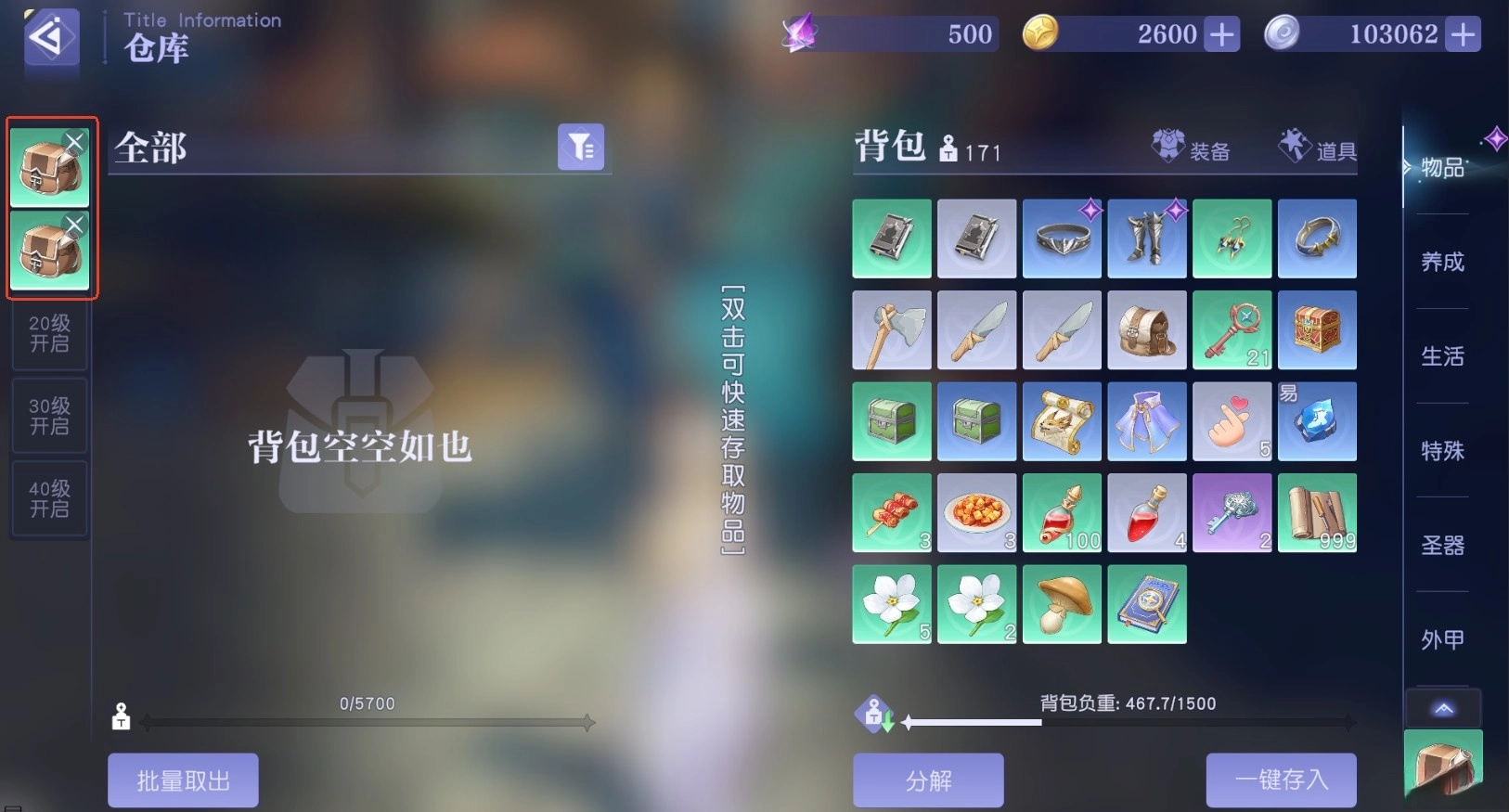Viewport: 1509px width, 812px height.
Task: Collapse the sidebar using the chevron above the backpack thumbnail
Action: point(1442,708)
